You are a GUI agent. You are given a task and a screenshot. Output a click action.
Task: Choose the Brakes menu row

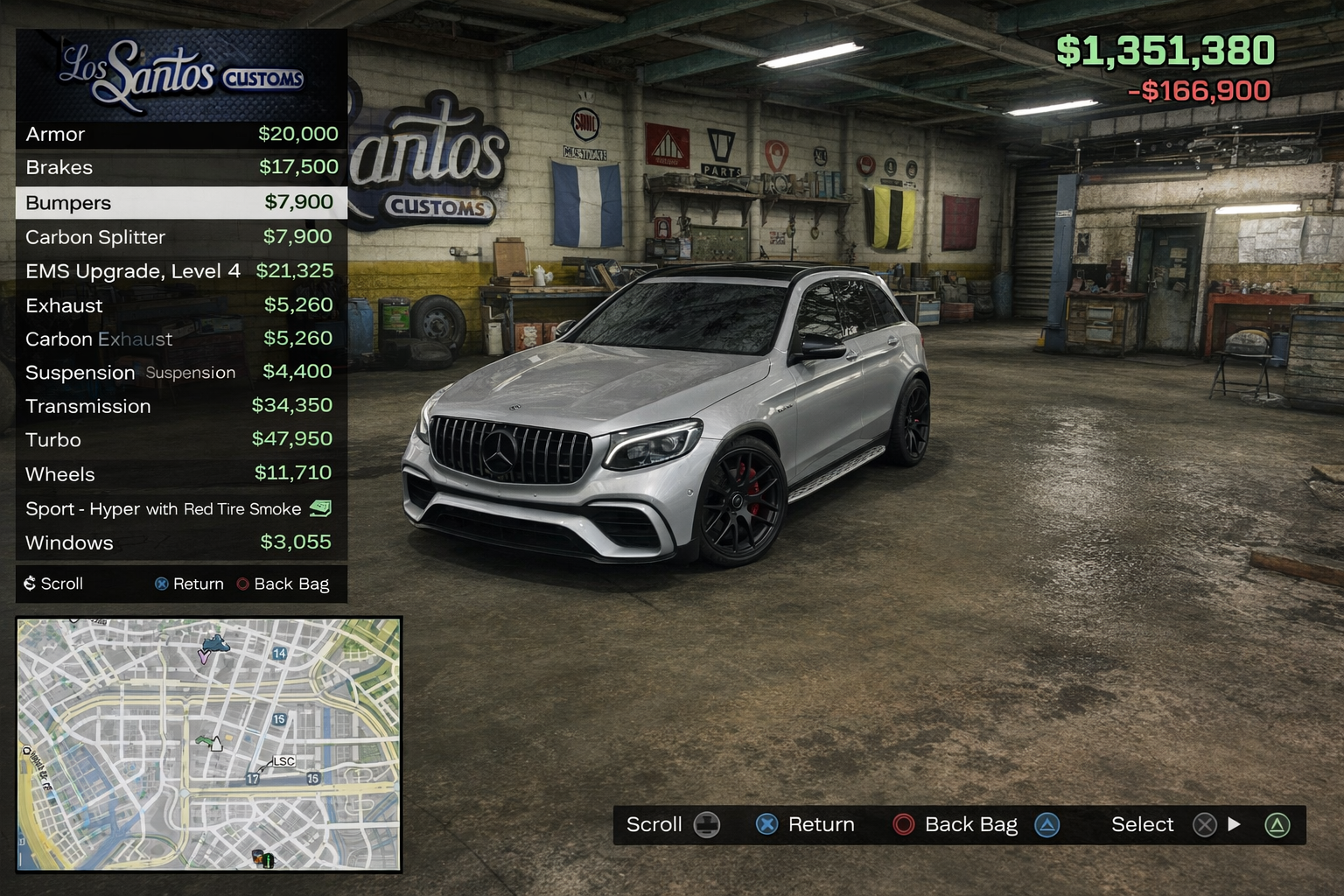click(181, 167)
